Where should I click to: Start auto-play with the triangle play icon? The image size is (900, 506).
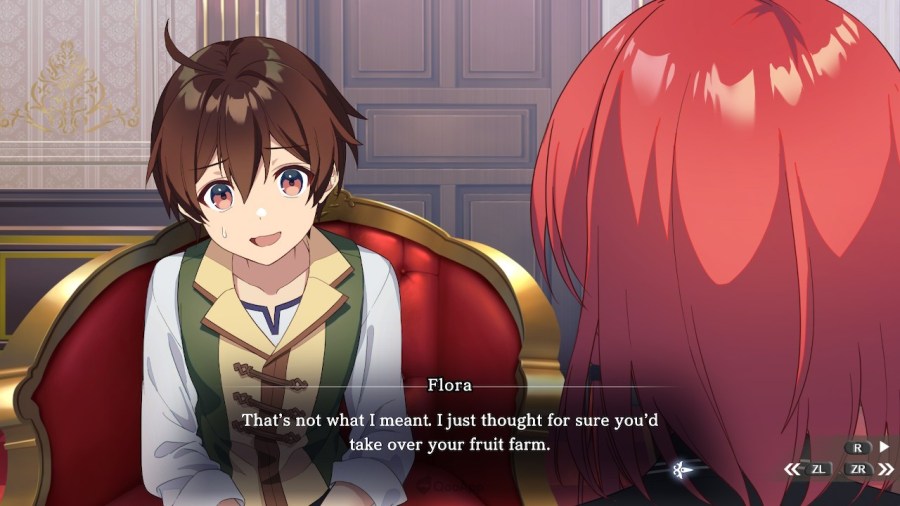(883, 447)
